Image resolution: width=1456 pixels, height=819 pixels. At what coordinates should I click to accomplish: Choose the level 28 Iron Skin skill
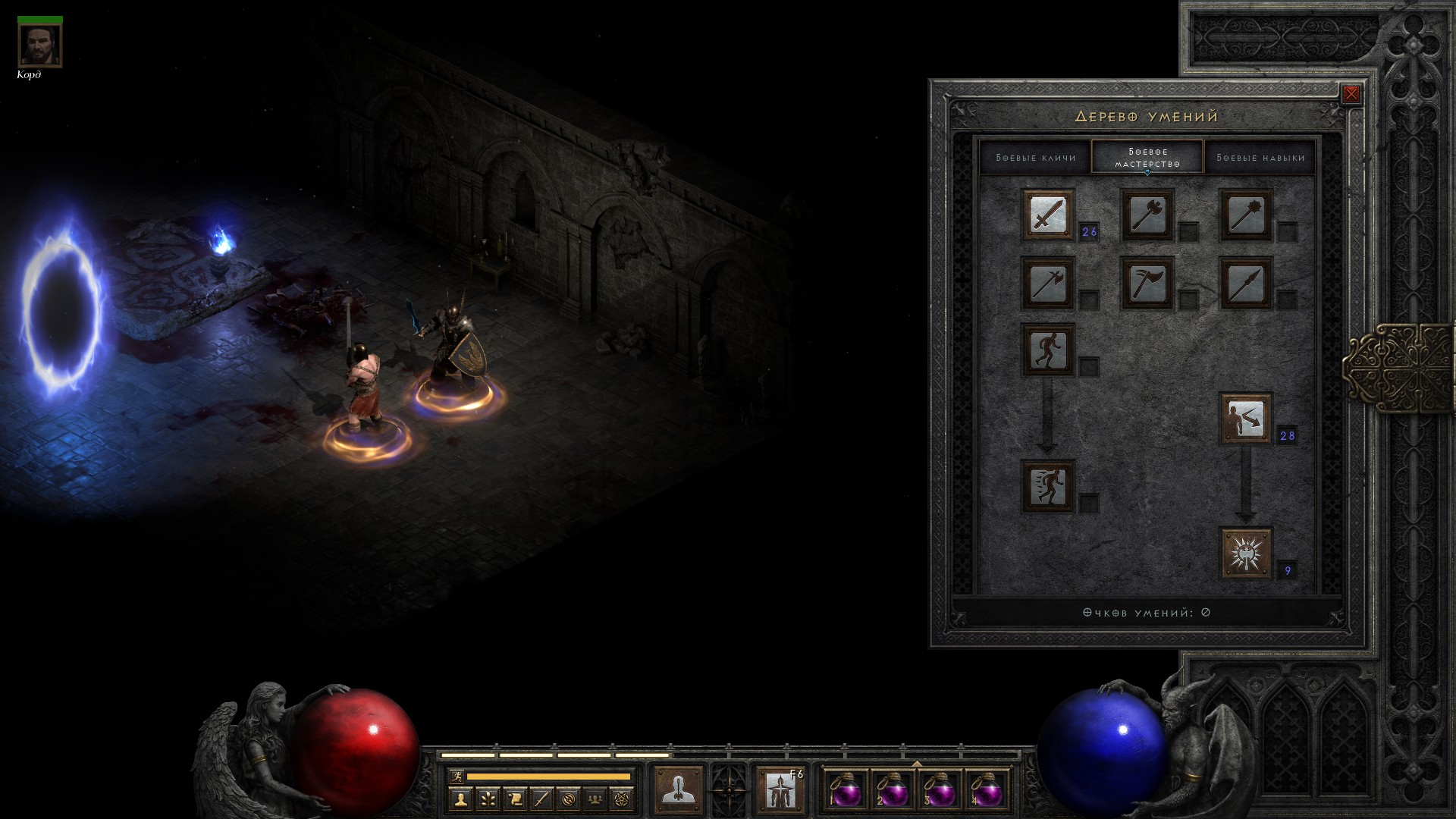(1245, 418)
